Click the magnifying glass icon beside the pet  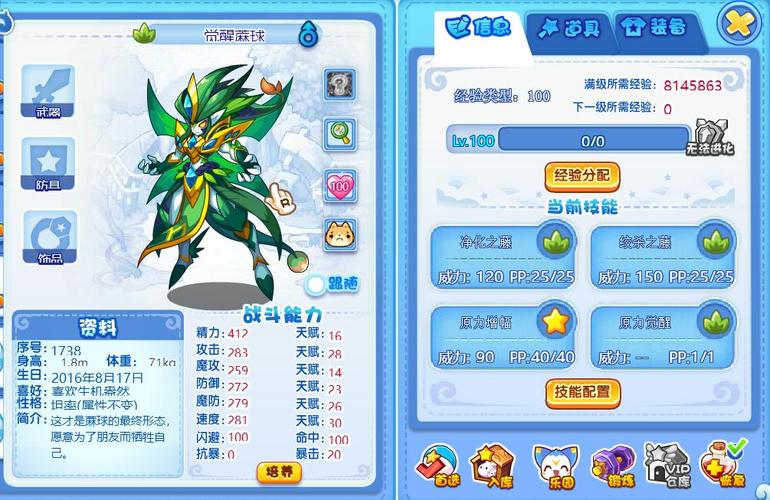point(340,131)
